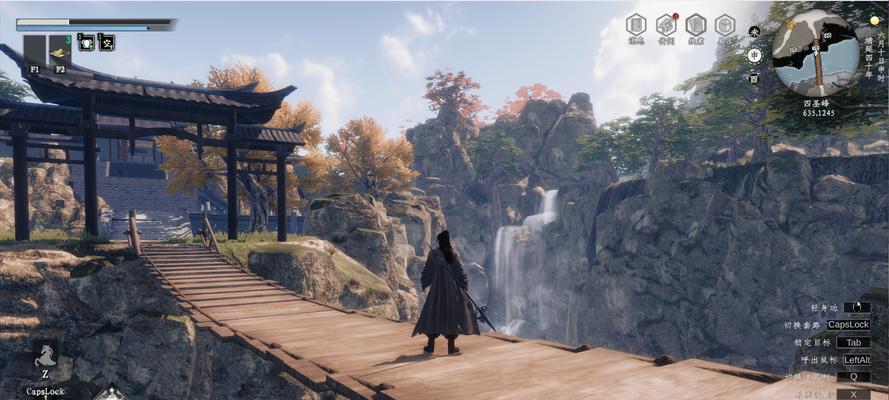The width and height of the screenshot is (889, 400).
Task: Click the diamond emblem at the bottom edge
Action: 110,392
